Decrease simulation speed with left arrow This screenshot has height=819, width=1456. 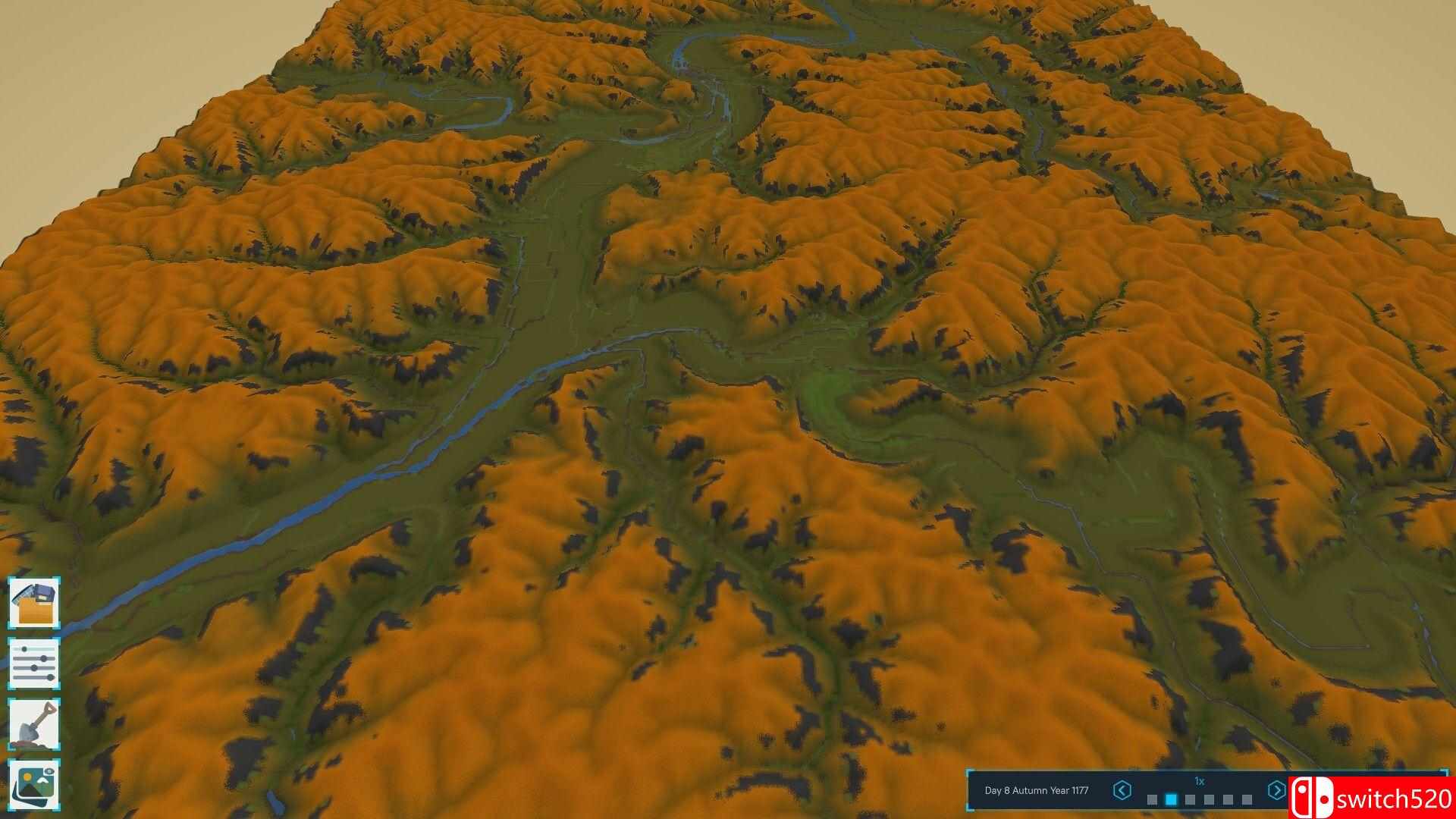pyautogui.click(x=1122, y=790)
